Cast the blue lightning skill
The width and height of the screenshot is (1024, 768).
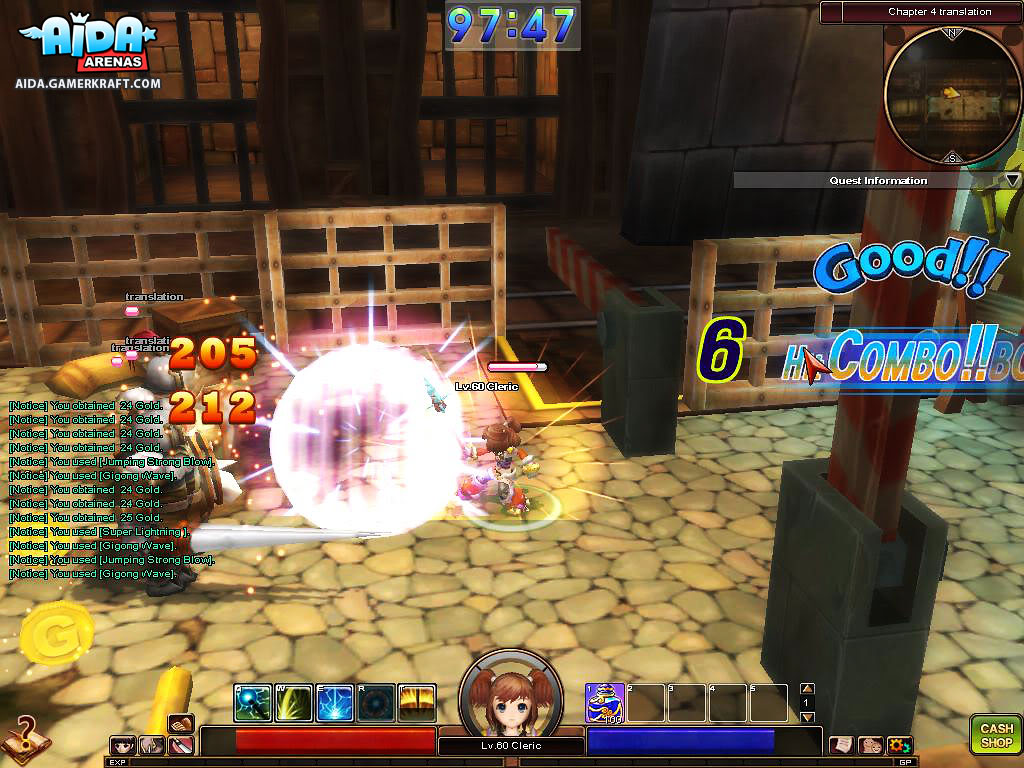[335, 703]
